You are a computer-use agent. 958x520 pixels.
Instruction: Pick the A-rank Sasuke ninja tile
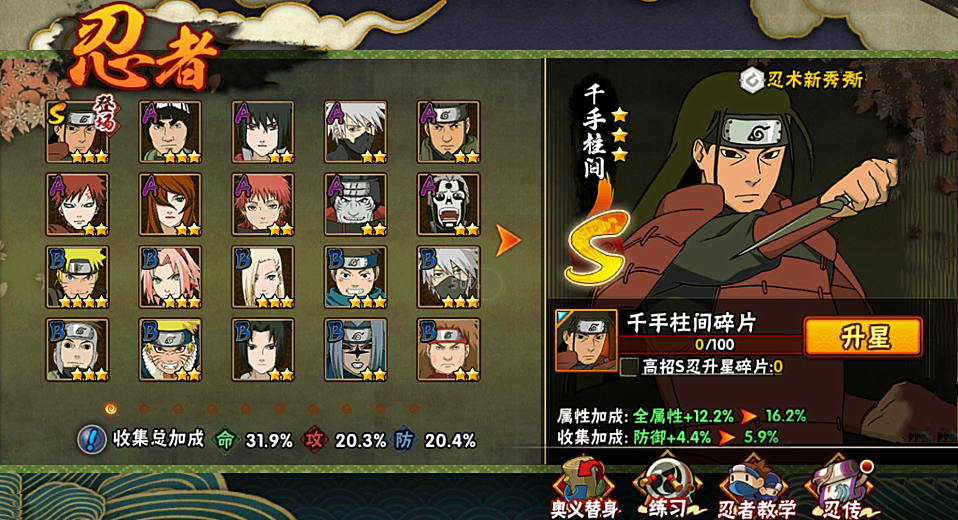click(263, 131)
